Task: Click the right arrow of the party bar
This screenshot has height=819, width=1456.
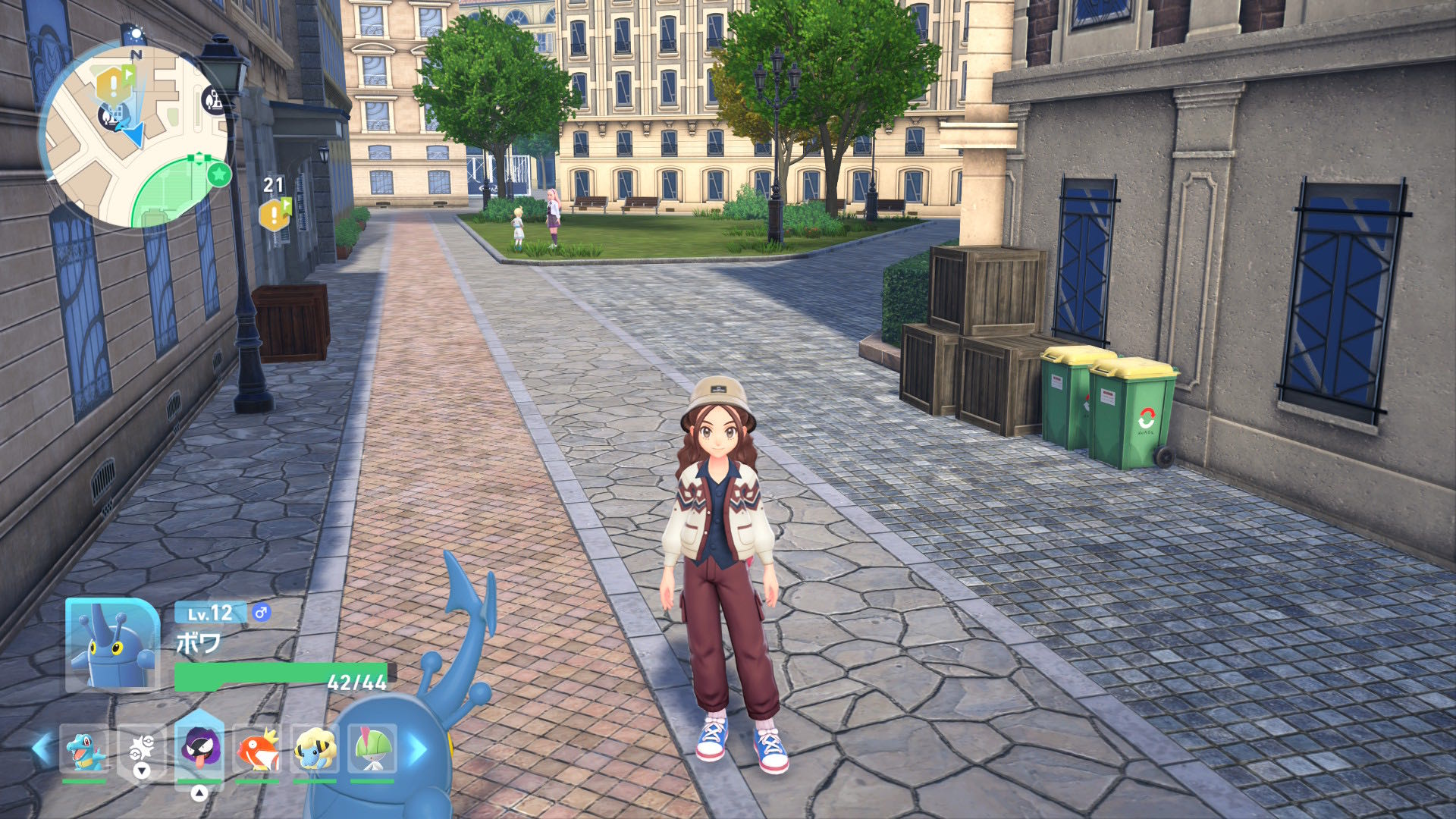Action: pos(418,749)
